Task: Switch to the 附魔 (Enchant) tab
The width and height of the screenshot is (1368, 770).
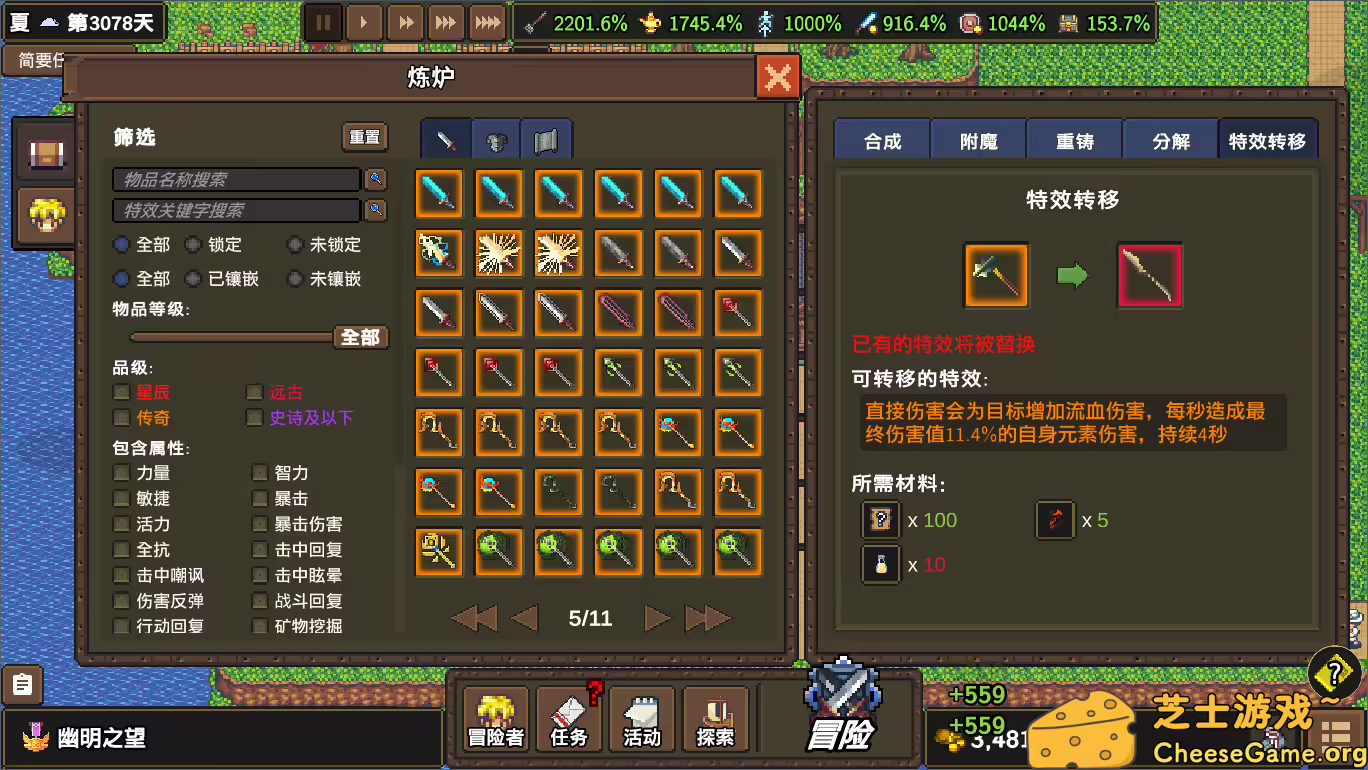Action: [x=978, y=139]
